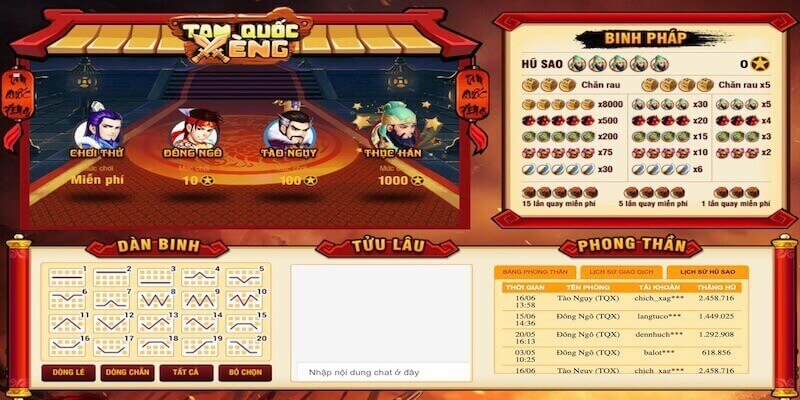Toggle payline number 13

pos(153,323)
